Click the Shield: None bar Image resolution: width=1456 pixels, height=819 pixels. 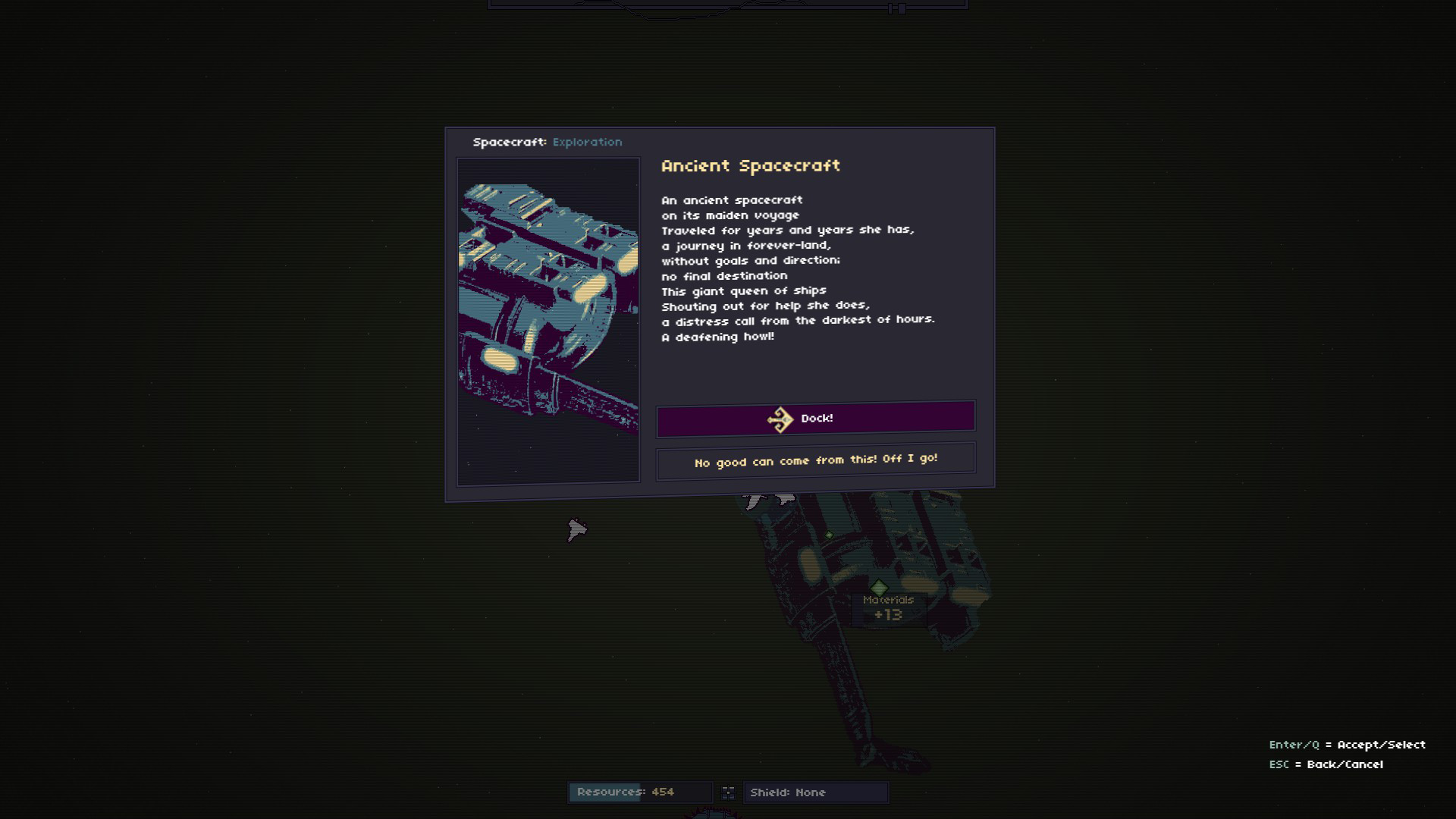(815, 792)
